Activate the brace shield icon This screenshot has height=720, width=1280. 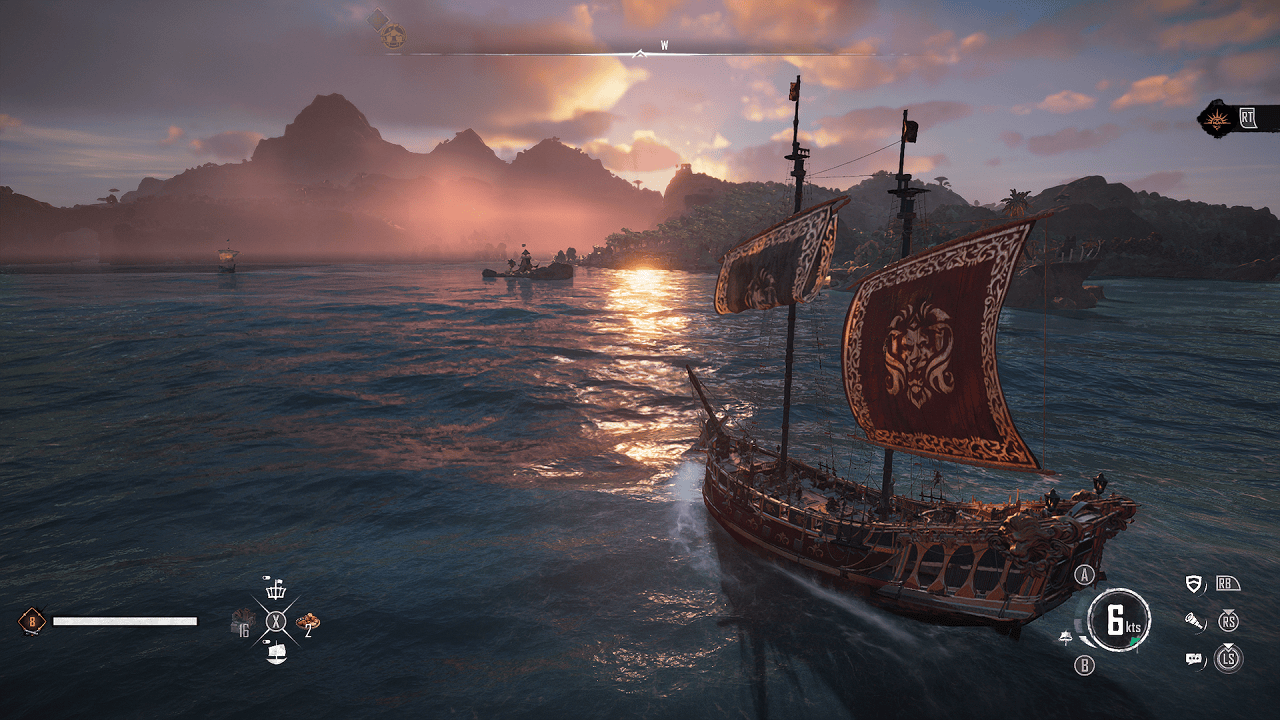pos(1193,584)
